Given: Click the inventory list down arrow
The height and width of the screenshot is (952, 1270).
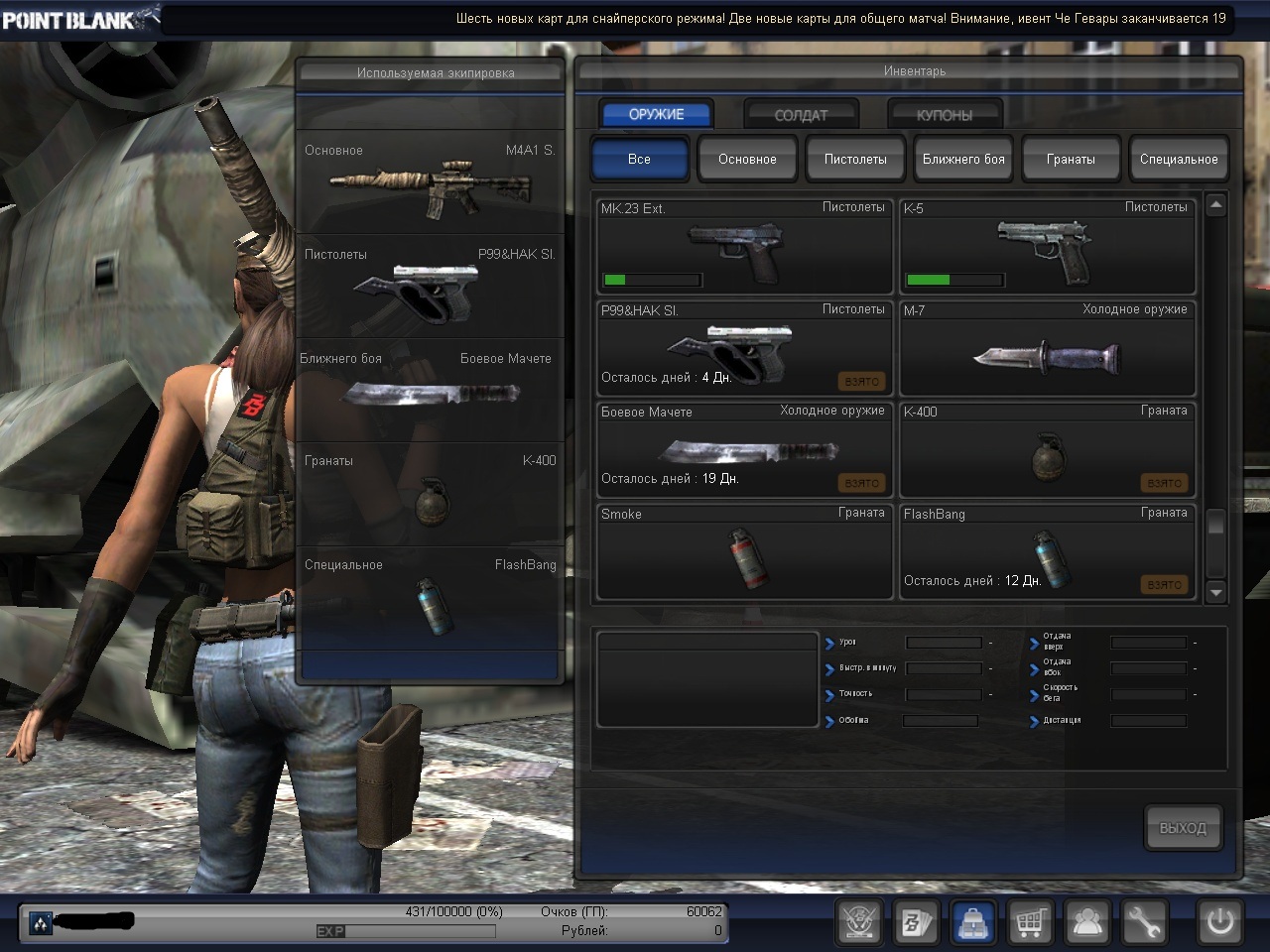Looking at the screenshot, I should pyautogui.click(x=1215, y=592).
